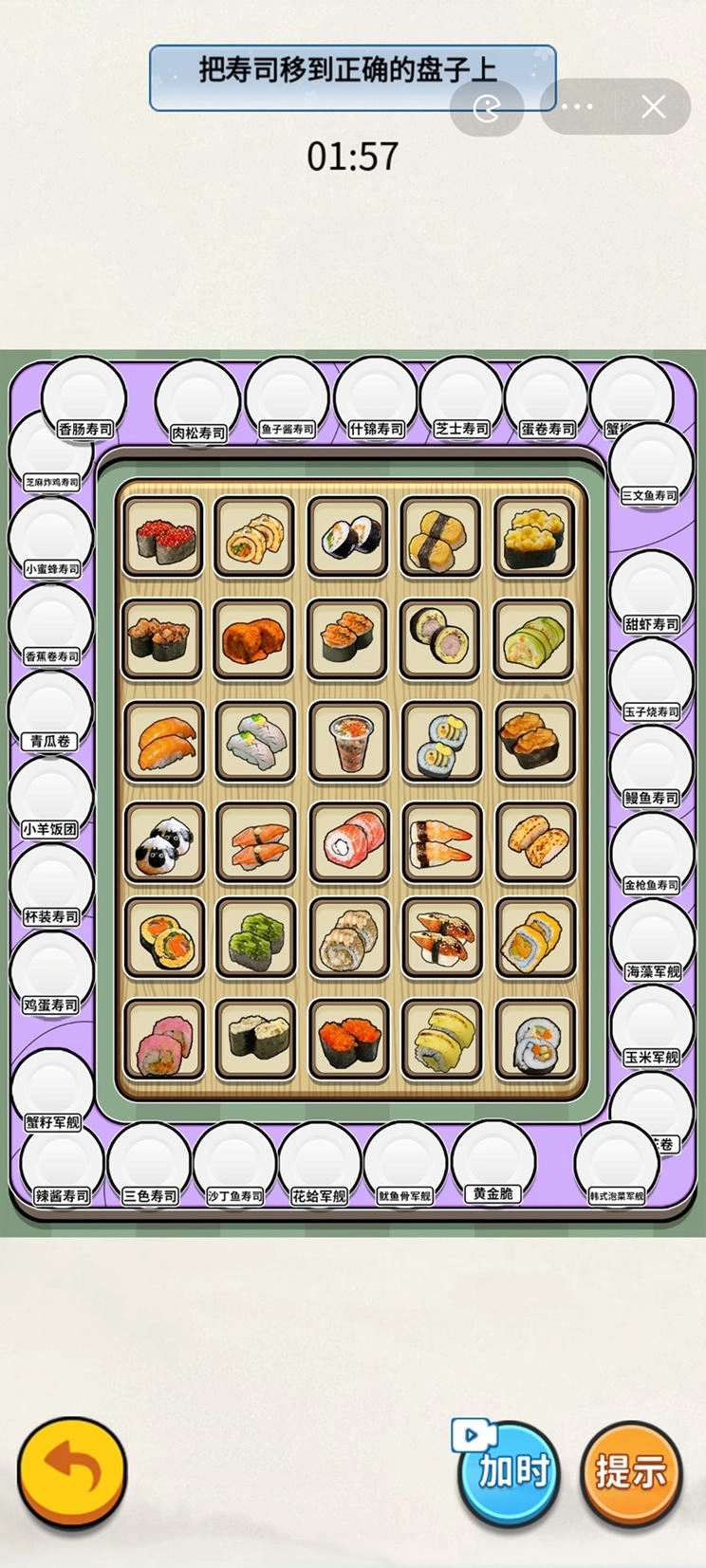Pick the cup sushi tile

(349, 741)
